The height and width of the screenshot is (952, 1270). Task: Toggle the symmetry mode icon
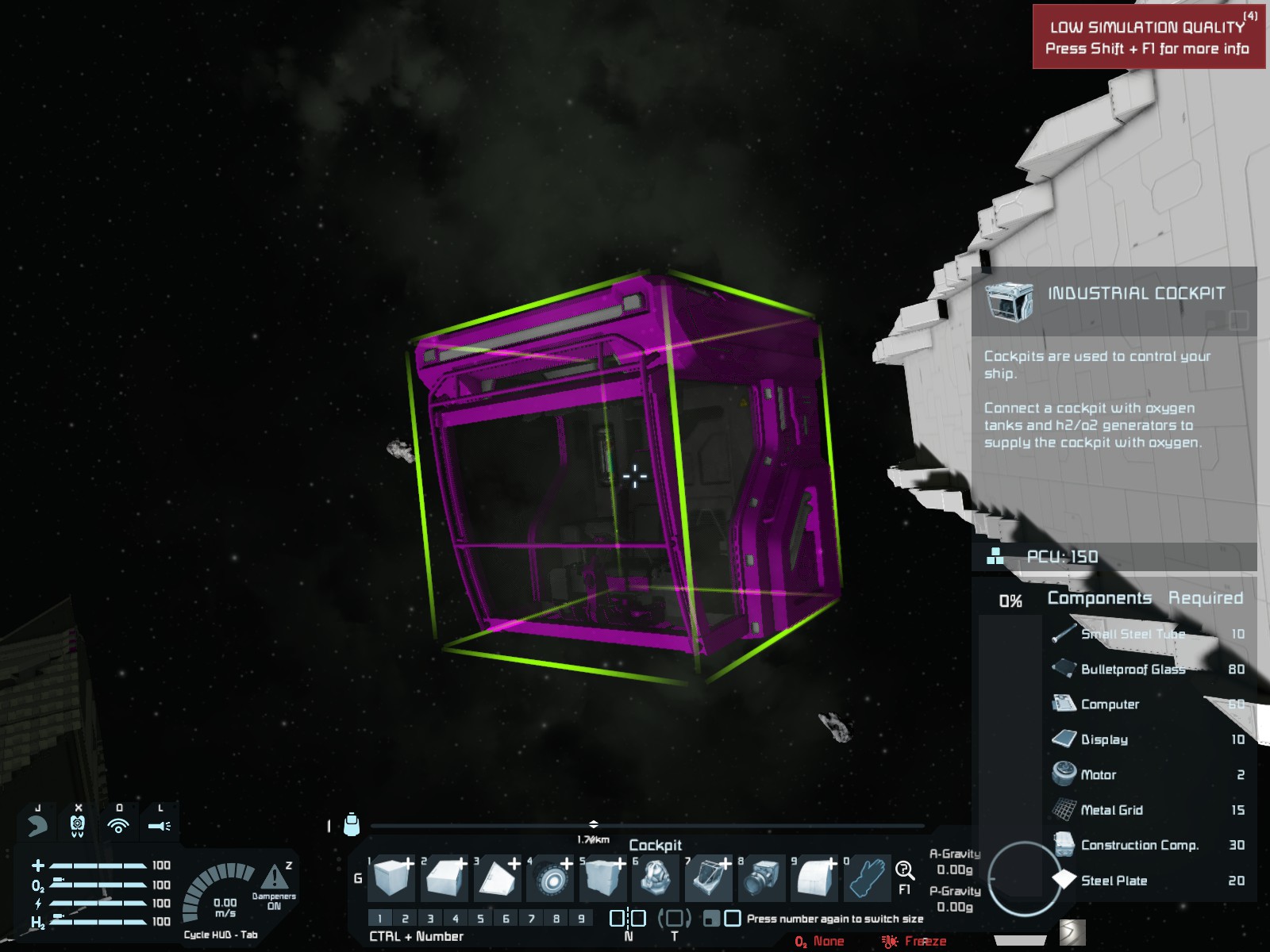click(627, 919)
